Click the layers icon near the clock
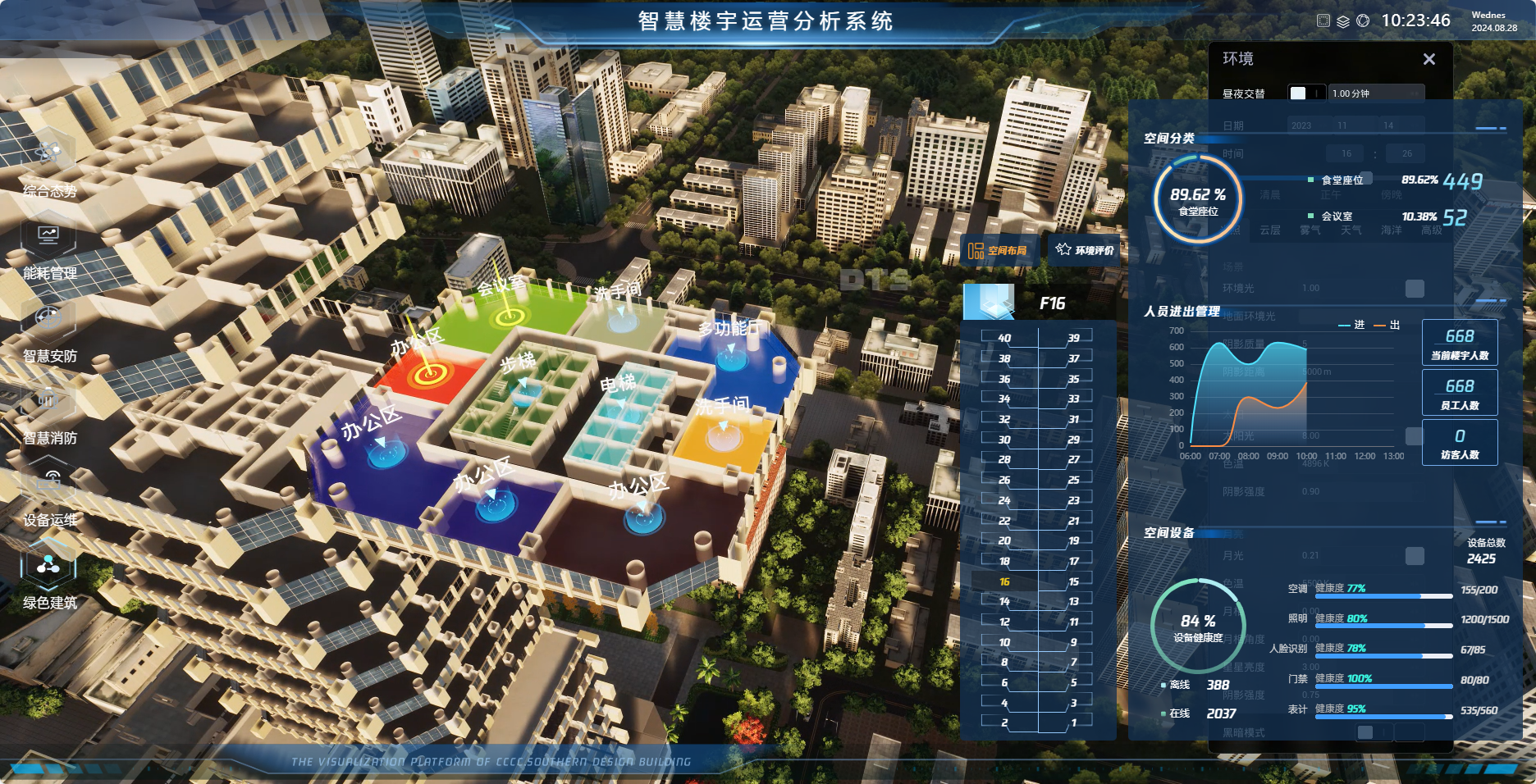Image resolution: width=1536 pixels, height=784 pixels. (1343, 23)
